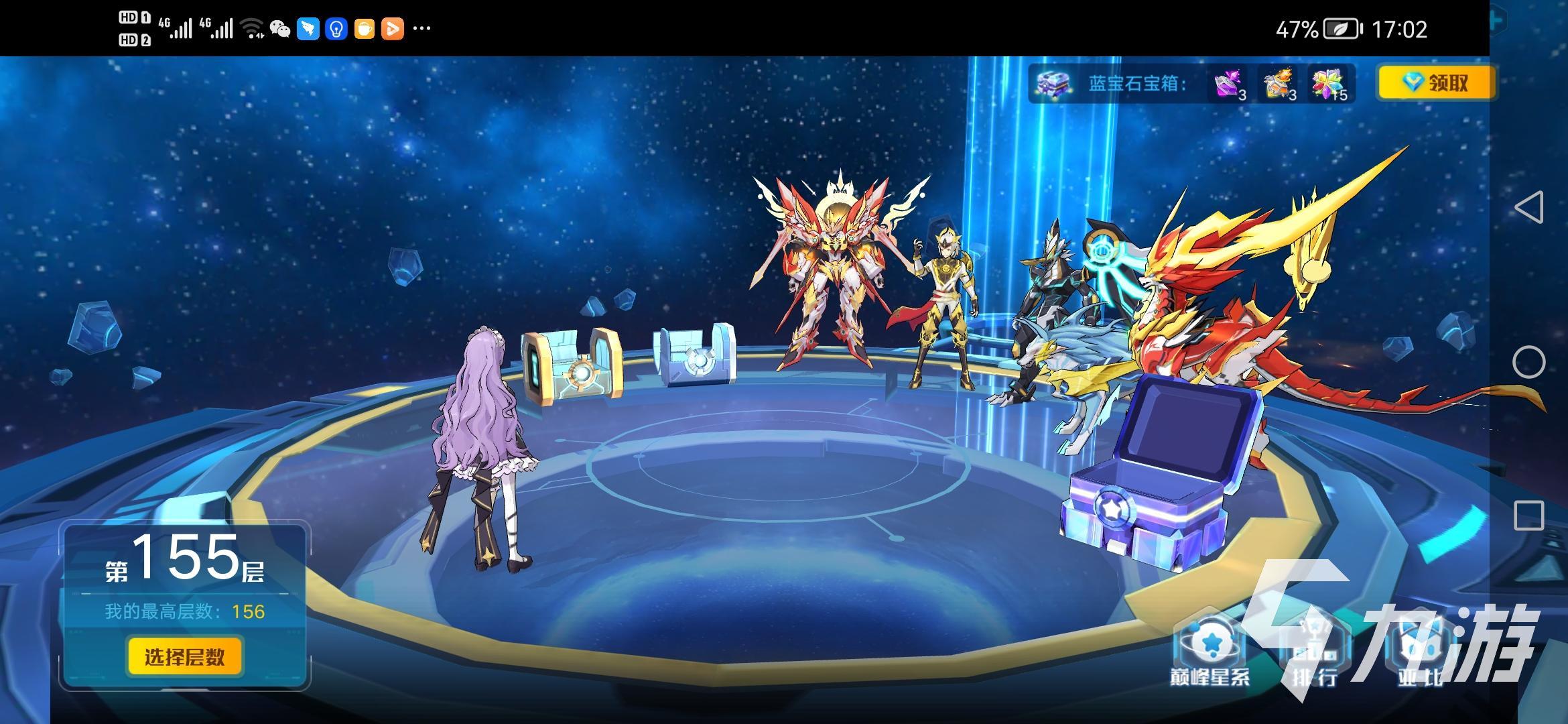Viewport: 1568px width, 724px height.
Task: Inspect the rainbow flower crystal reward
Action: [x=1329, y=84]
